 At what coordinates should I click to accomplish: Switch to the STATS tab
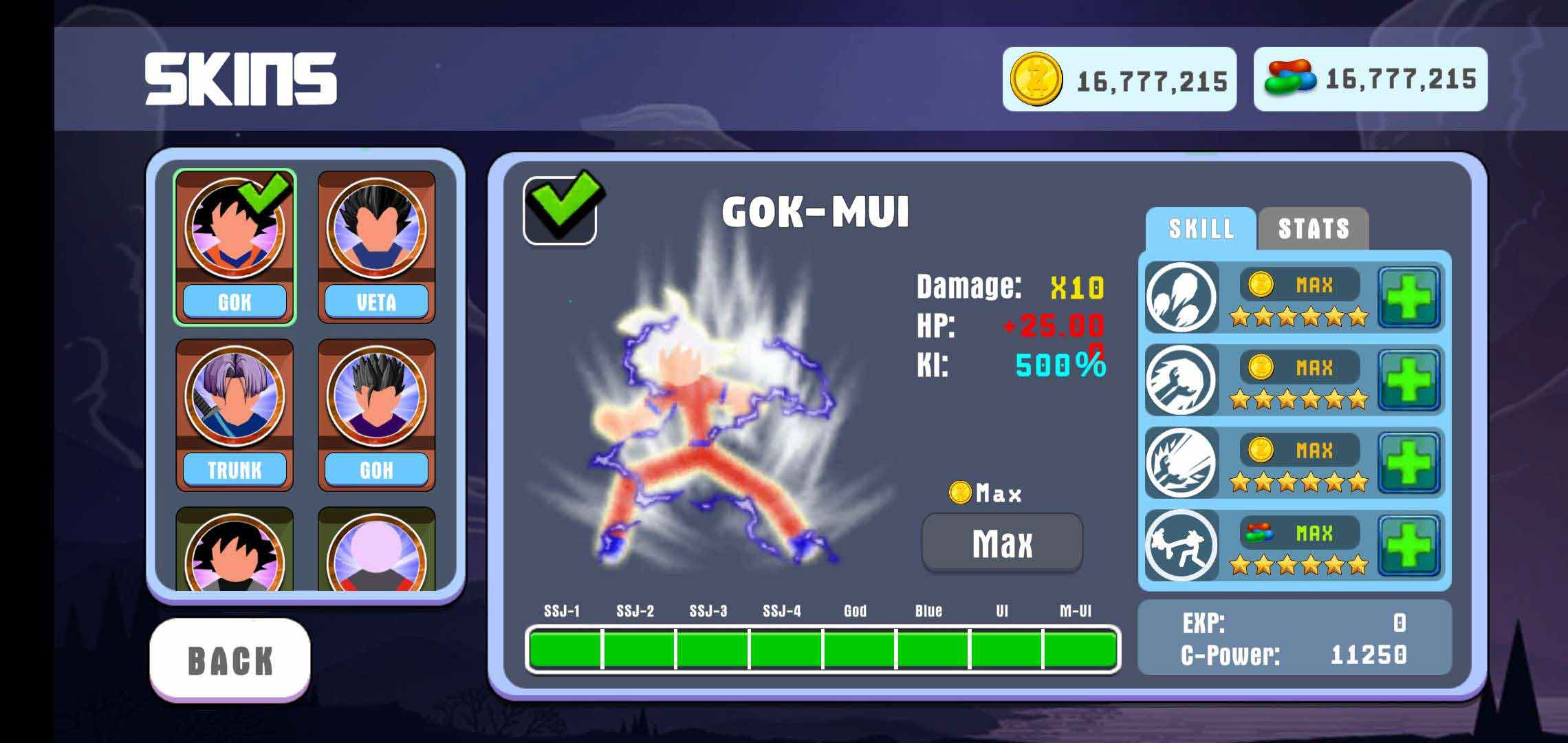[x=1313, y=229]
